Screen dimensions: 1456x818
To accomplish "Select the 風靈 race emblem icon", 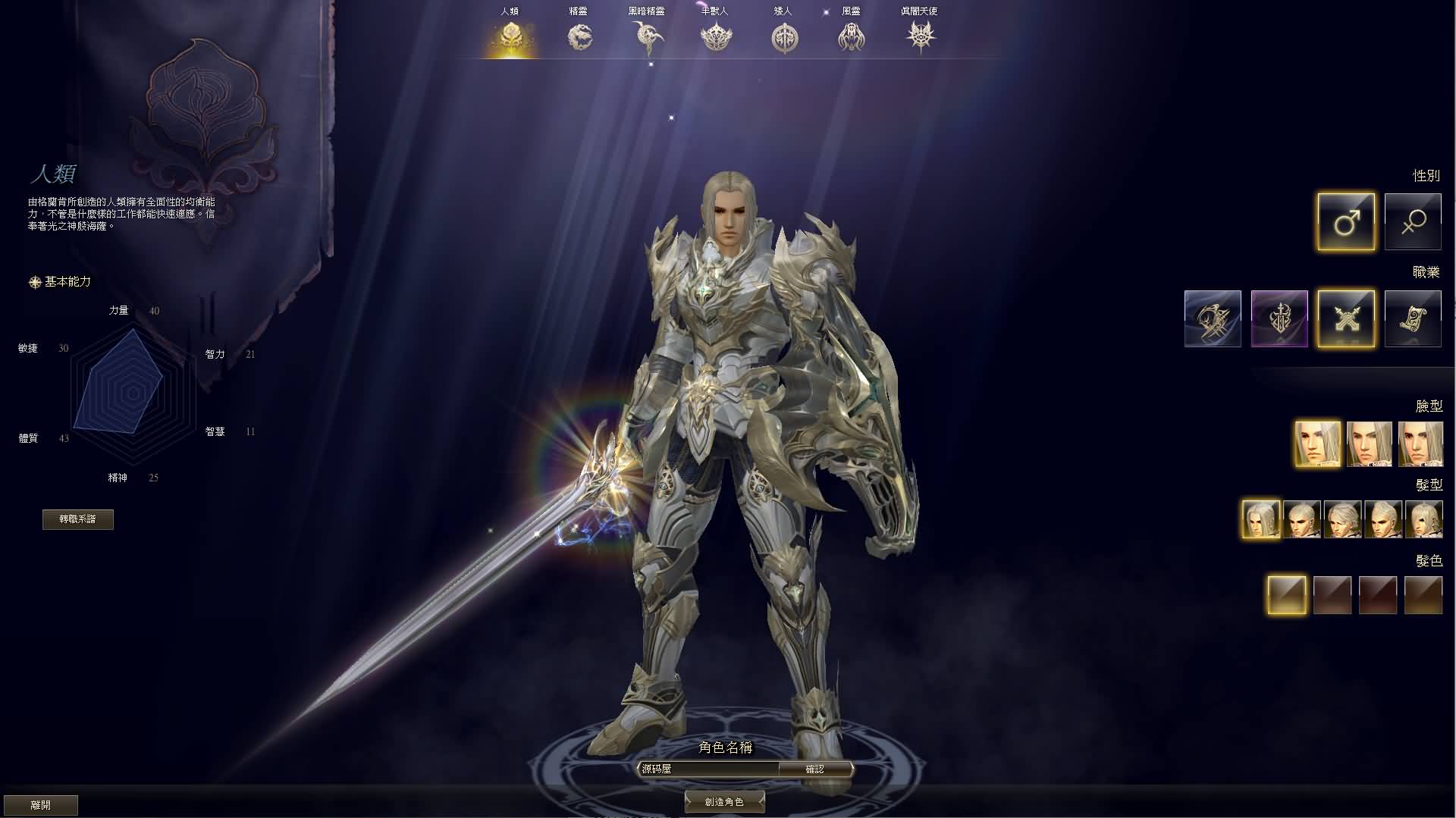I will [851, 36].
